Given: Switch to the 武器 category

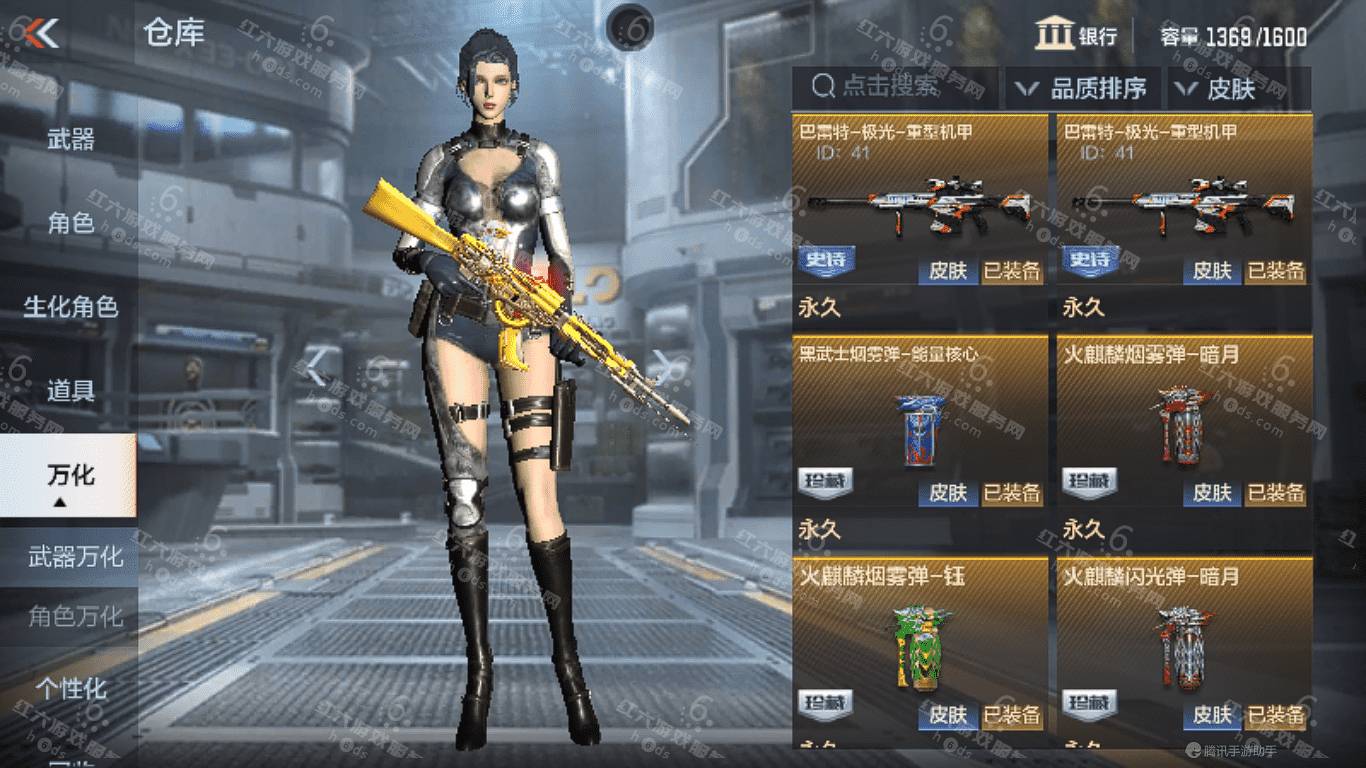Looking at the screenshot, I should coord(70,139).
